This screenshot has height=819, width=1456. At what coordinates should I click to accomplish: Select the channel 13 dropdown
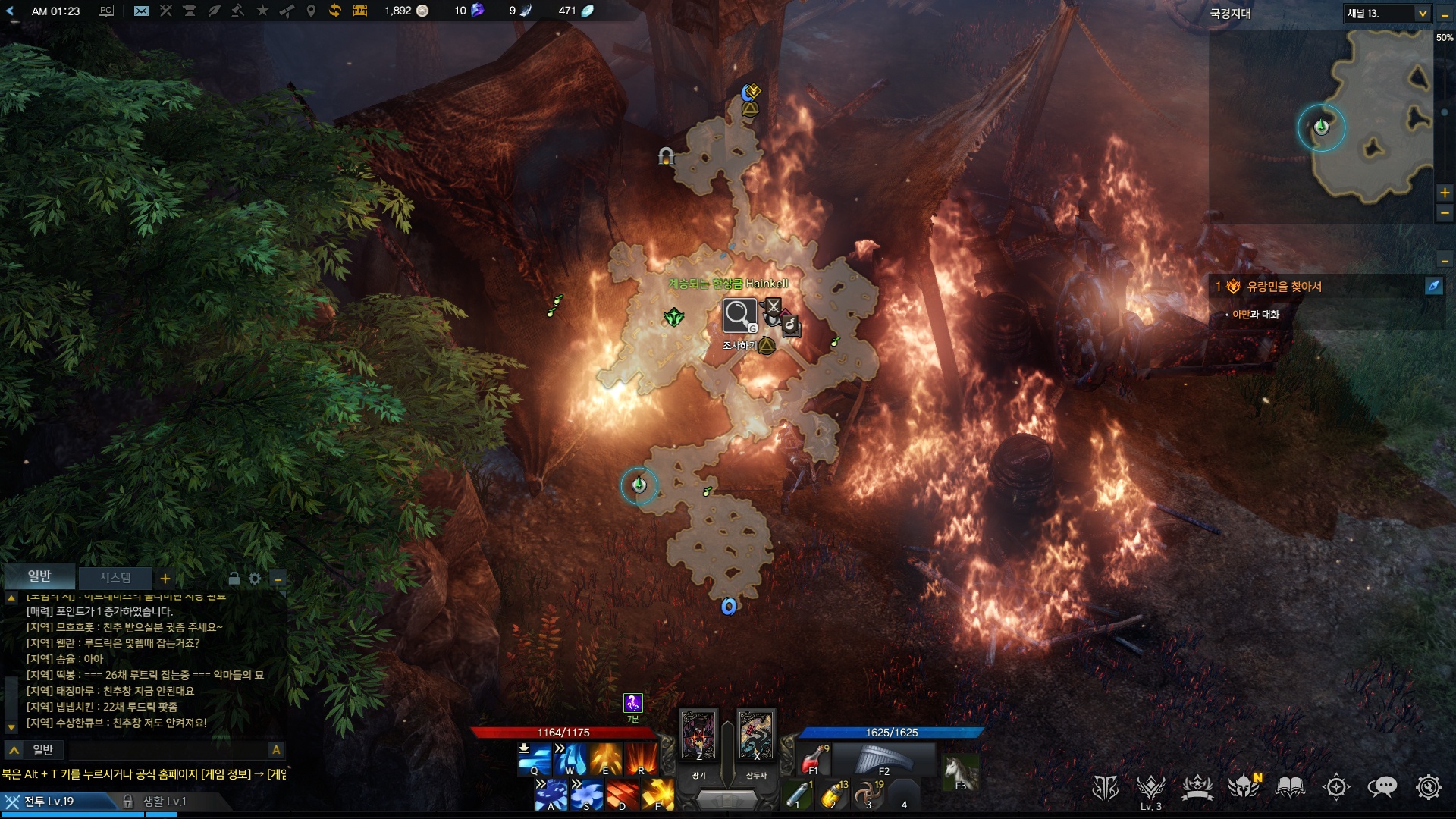click(1387, 14)
